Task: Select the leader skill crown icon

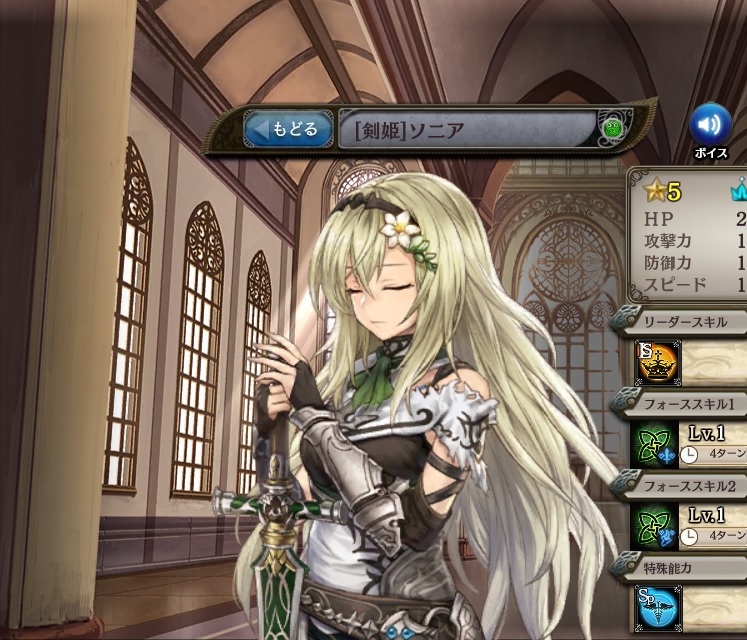Action: coord(656,362)
